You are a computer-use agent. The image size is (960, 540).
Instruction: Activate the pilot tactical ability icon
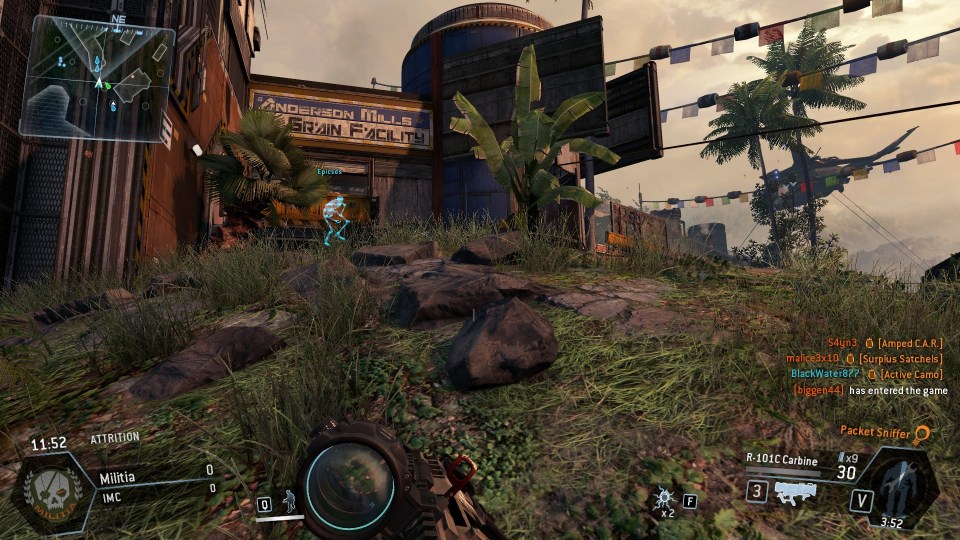pos(289,501)
